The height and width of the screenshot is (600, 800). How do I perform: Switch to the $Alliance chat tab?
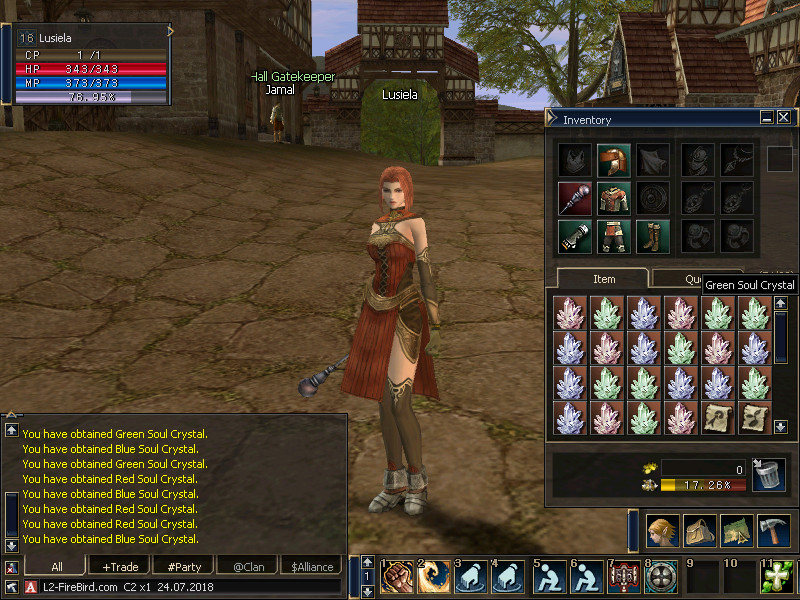[312, 567]
